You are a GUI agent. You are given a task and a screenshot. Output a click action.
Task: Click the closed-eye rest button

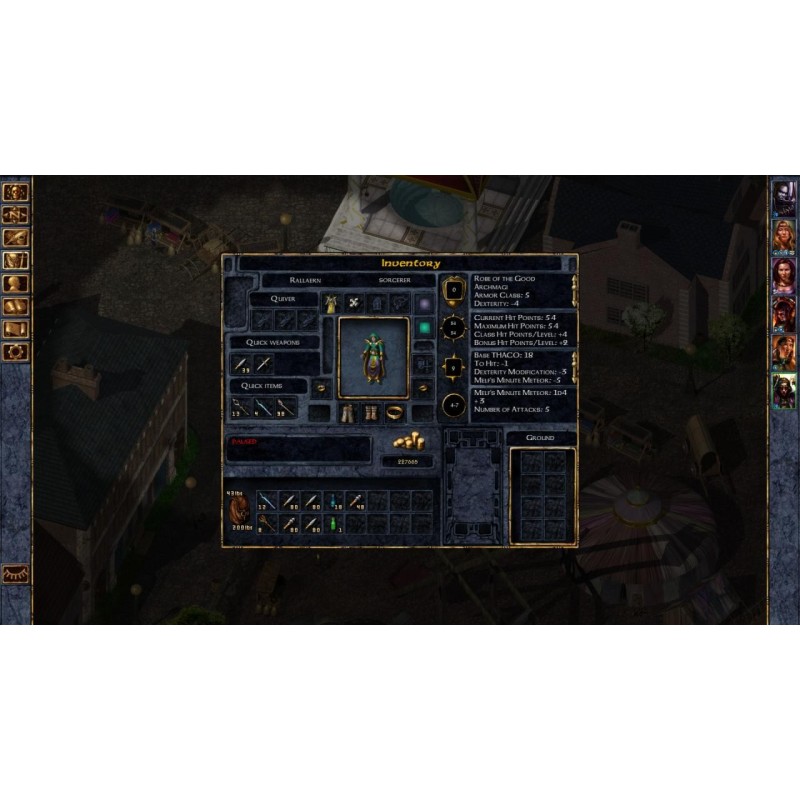[x=16, y=573]
